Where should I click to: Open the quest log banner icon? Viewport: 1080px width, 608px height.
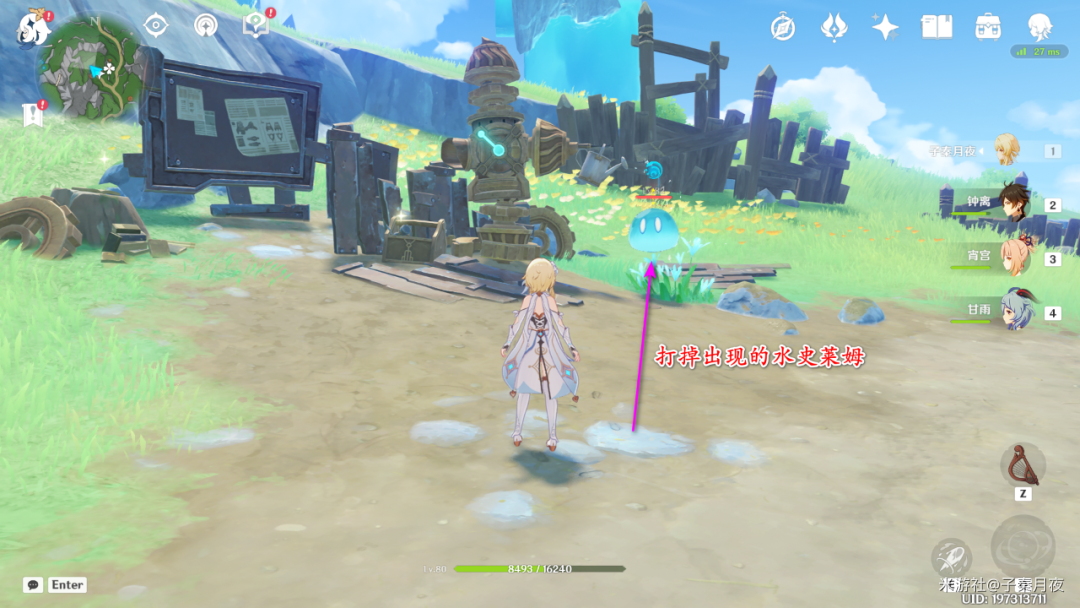(31, 115)
